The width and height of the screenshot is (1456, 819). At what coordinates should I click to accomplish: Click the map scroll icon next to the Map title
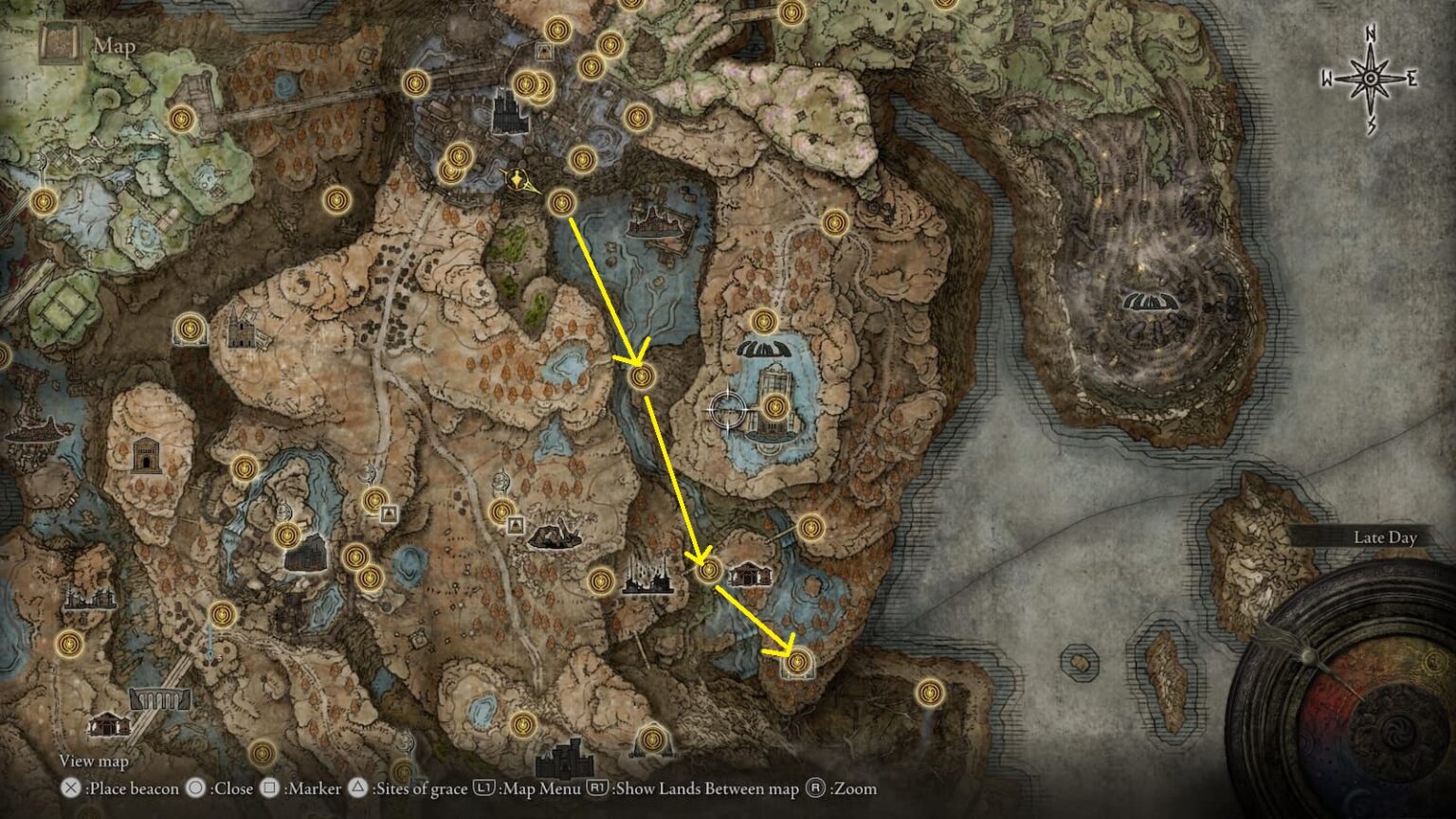pyautogui.click(x=61, y=43)
